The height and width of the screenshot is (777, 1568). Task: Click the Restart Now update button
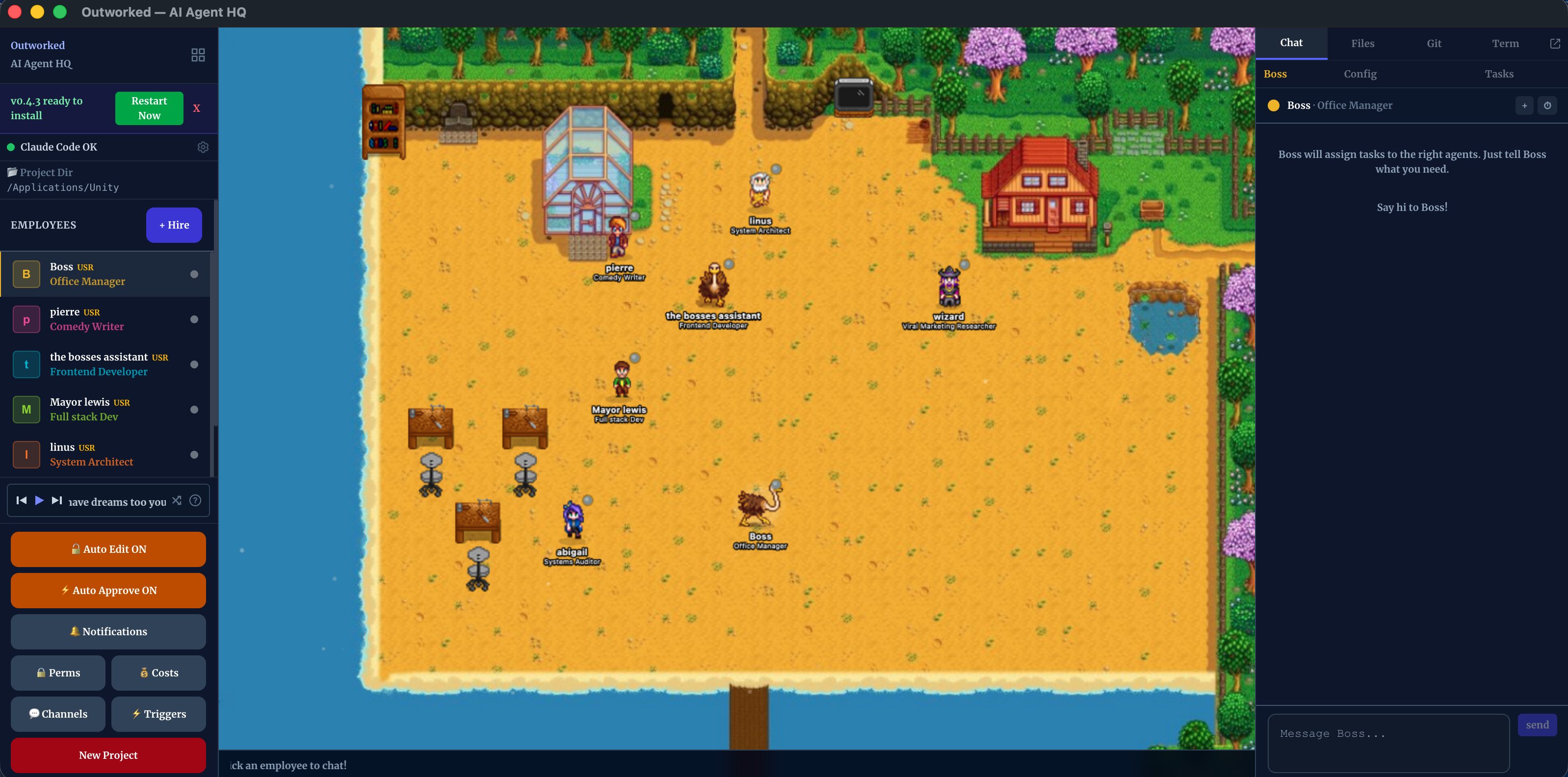(x=149, y=108)
